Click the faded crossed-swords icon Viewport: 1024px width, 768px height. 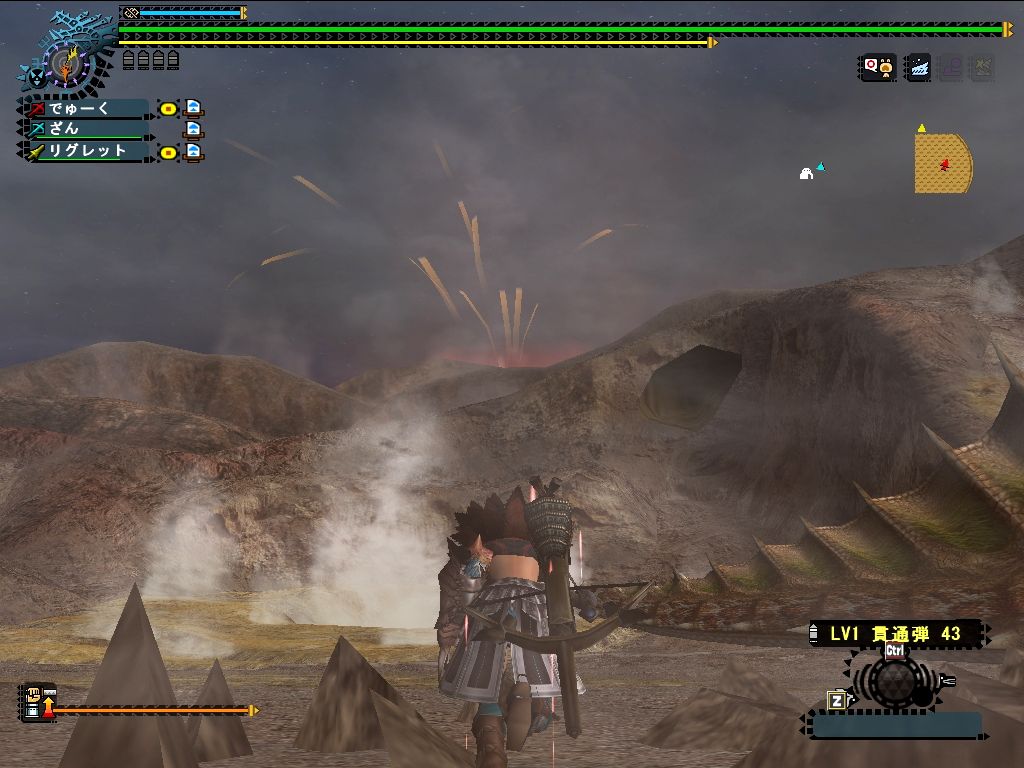click(x=982, y=67)
